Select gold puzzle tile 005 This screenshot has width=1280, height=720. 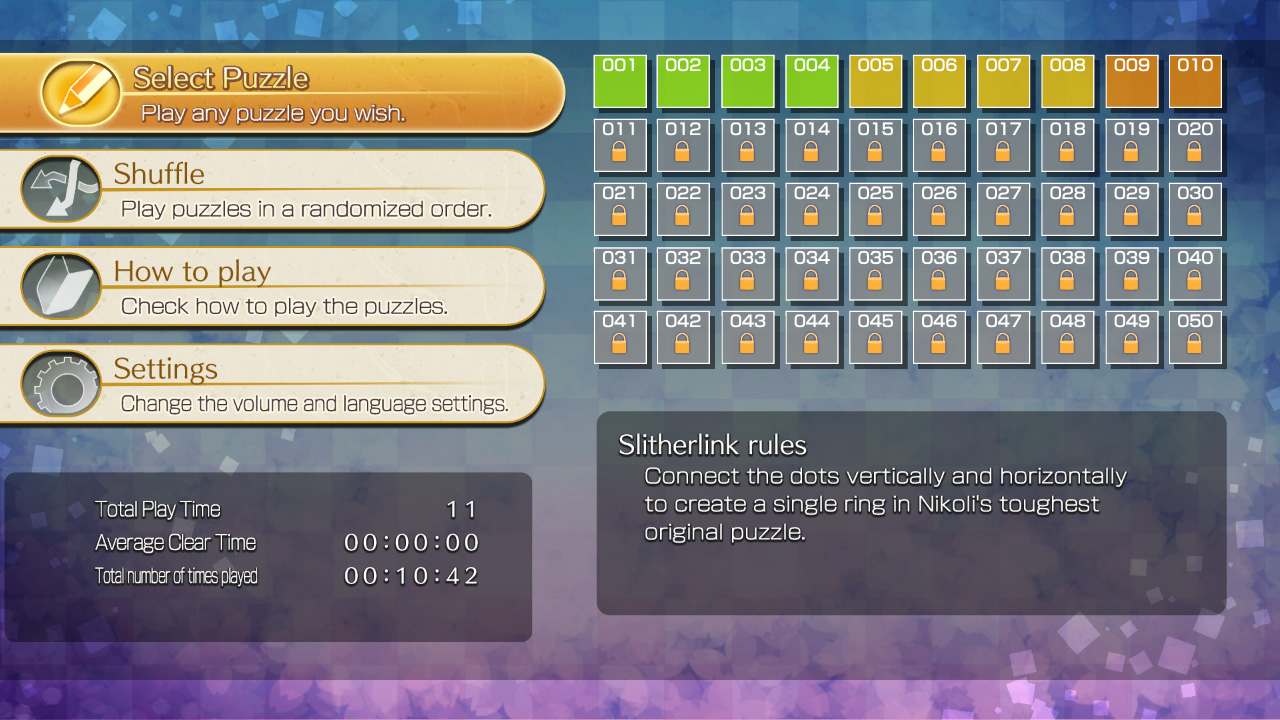click(x=876, y=81)
